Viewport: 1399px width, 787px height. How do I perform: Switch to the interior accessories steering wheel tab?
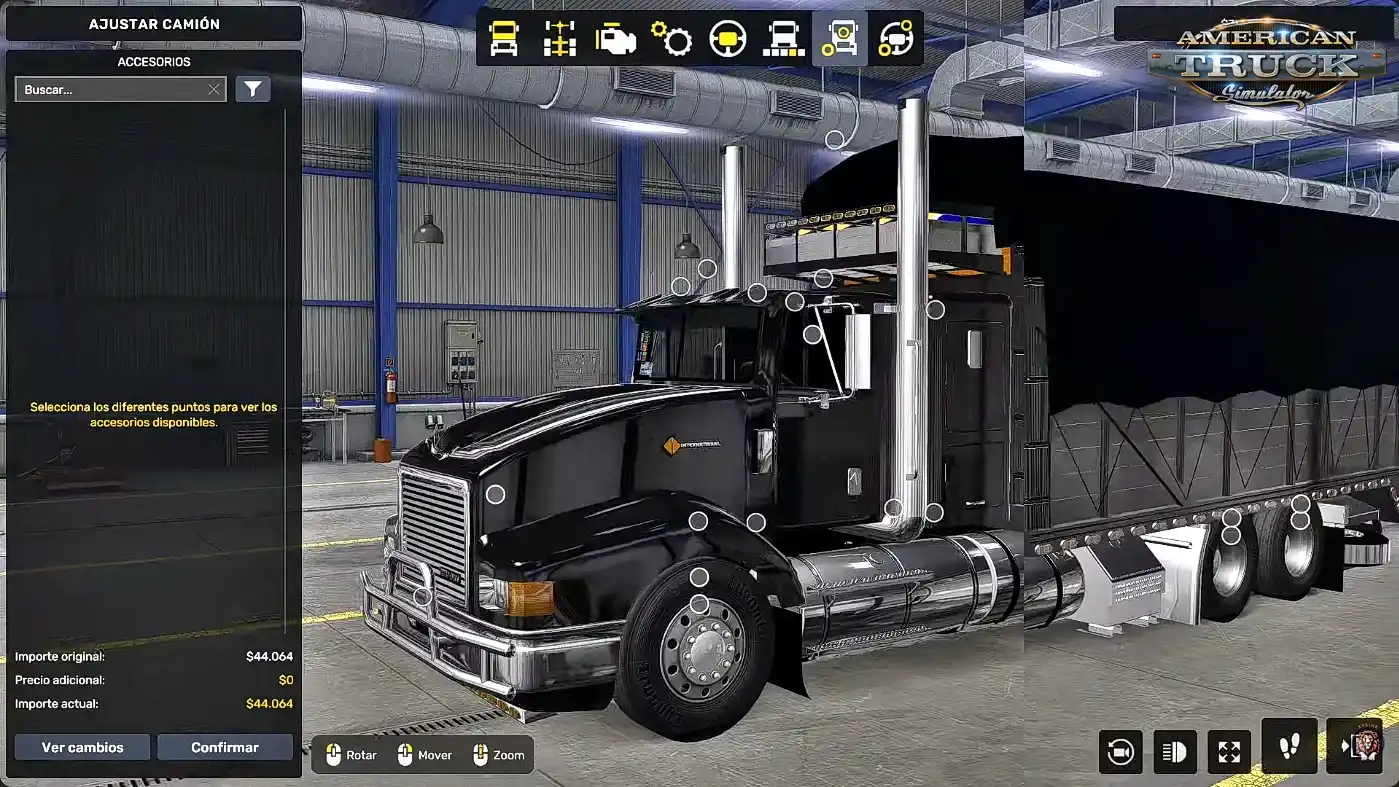896,39
